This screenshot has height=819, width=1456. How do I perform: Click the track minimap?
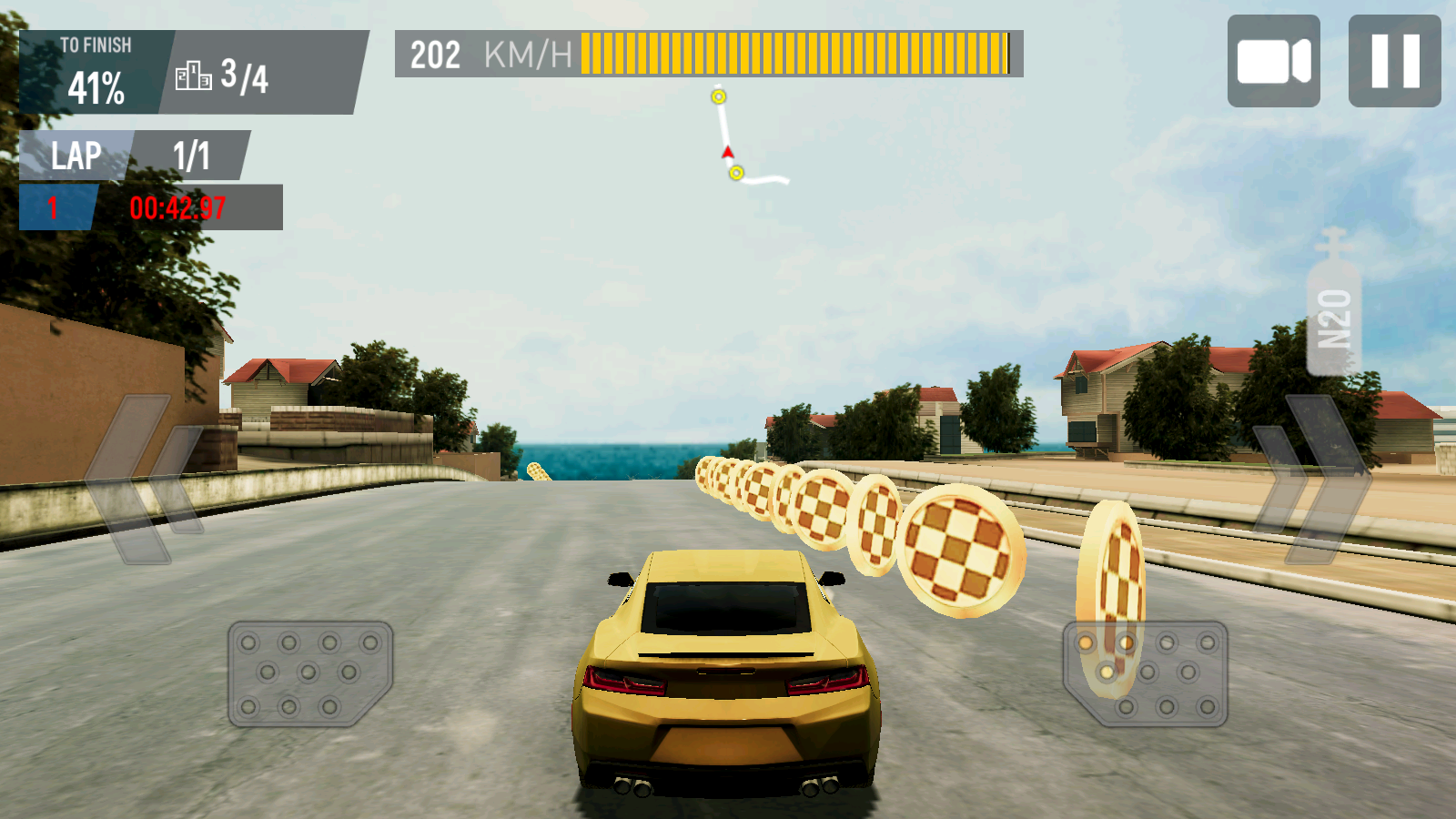[742, 136]
